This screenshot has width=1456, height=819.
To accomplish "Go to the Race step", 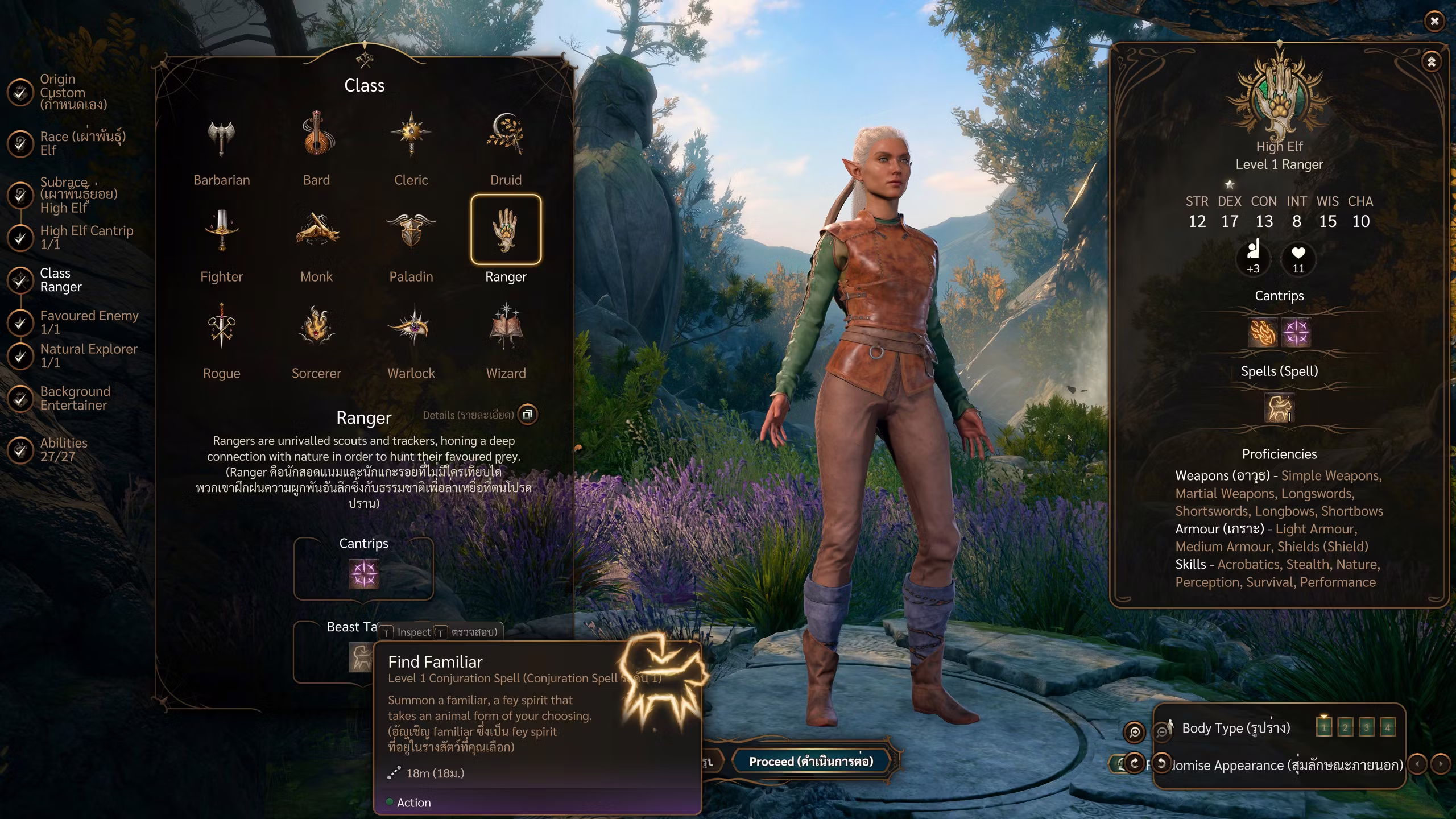I will (x=82, y=143).
